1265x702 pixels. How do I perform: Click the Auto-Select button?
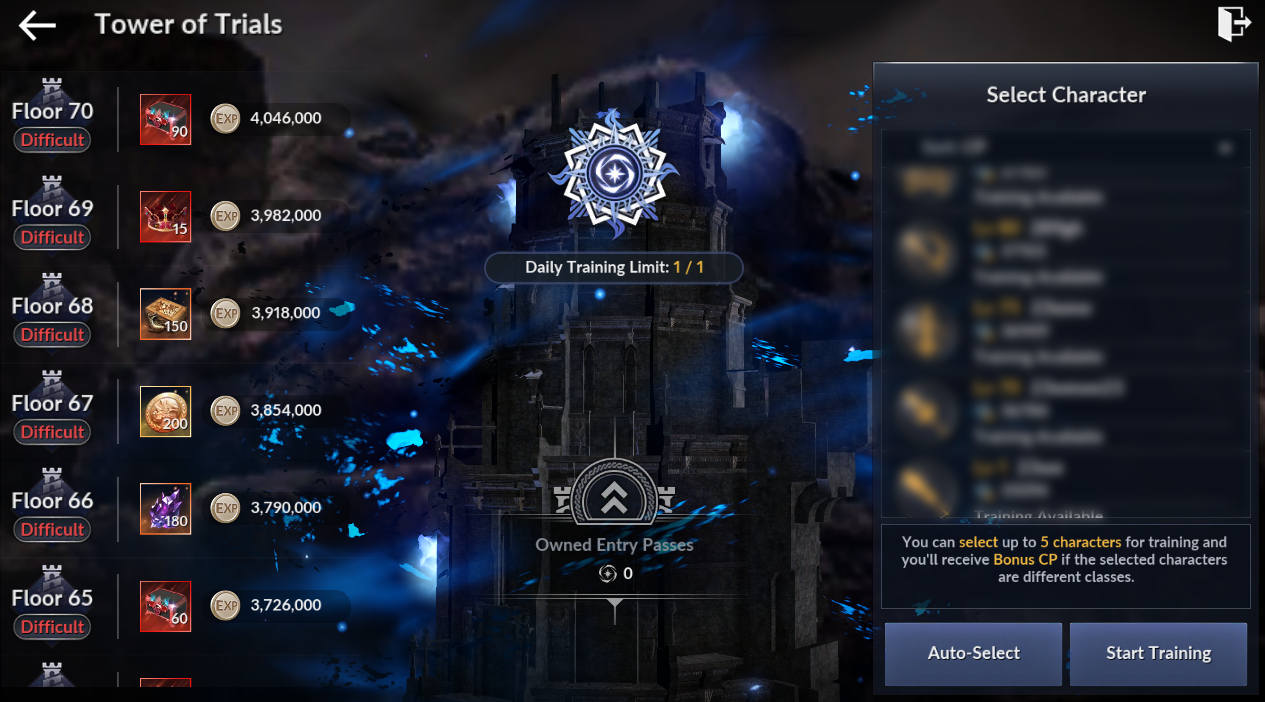973,654
